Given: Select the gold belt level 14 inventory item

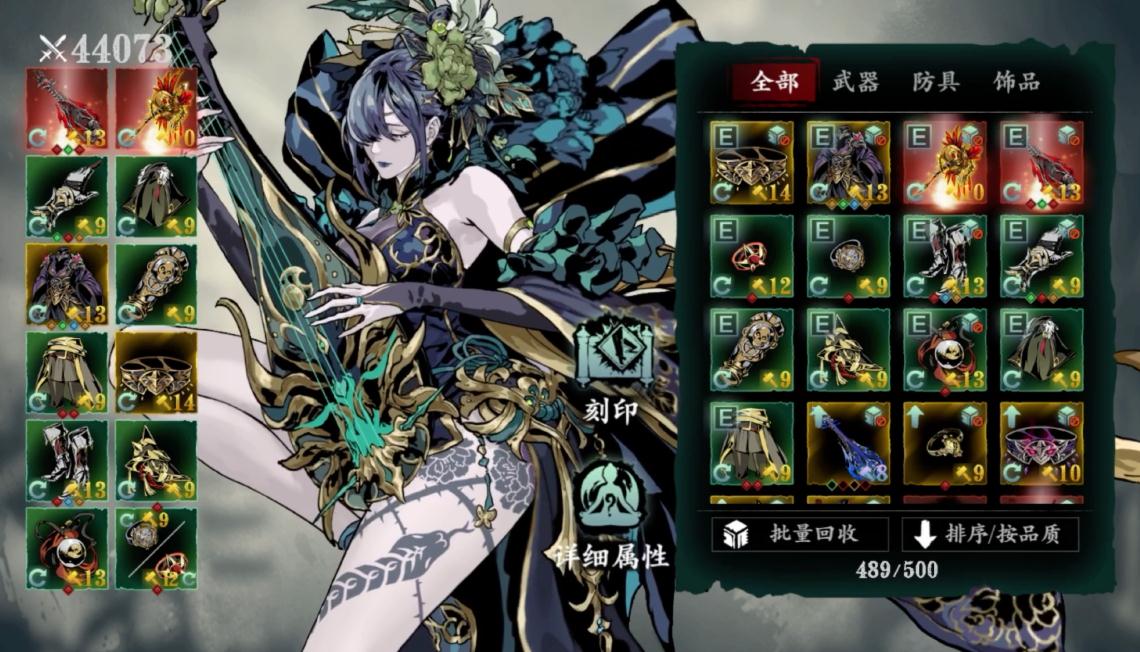Looking at the screenshot, I should [752, 162].
